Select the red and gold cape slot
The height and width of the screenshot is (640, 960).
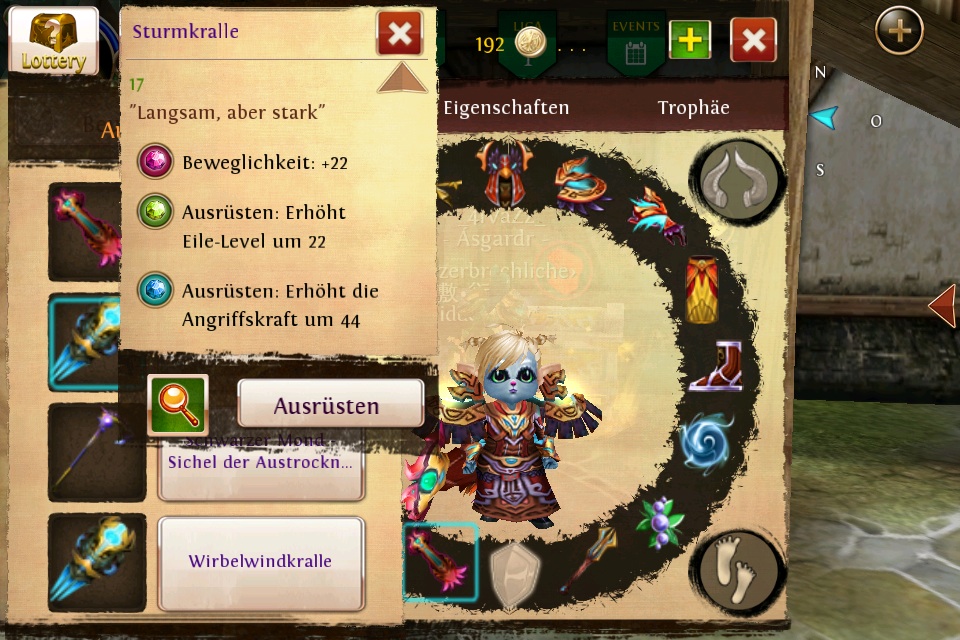pos(702,290)
